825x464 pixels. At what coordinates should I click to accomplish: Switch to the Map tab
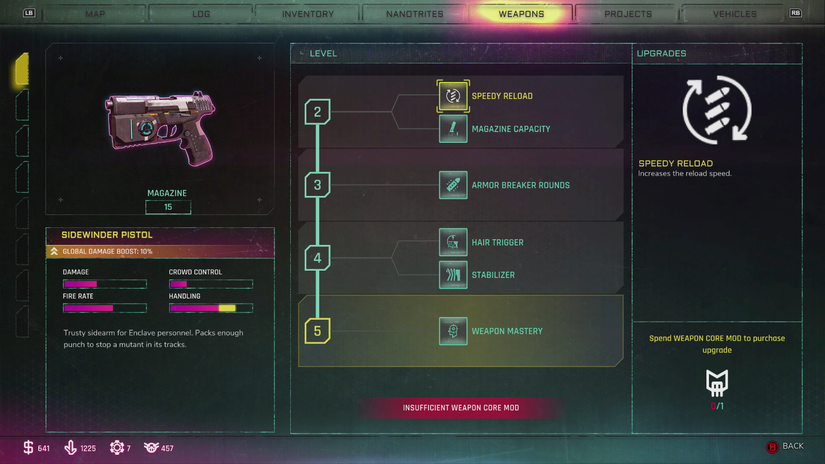coord(95,14)
